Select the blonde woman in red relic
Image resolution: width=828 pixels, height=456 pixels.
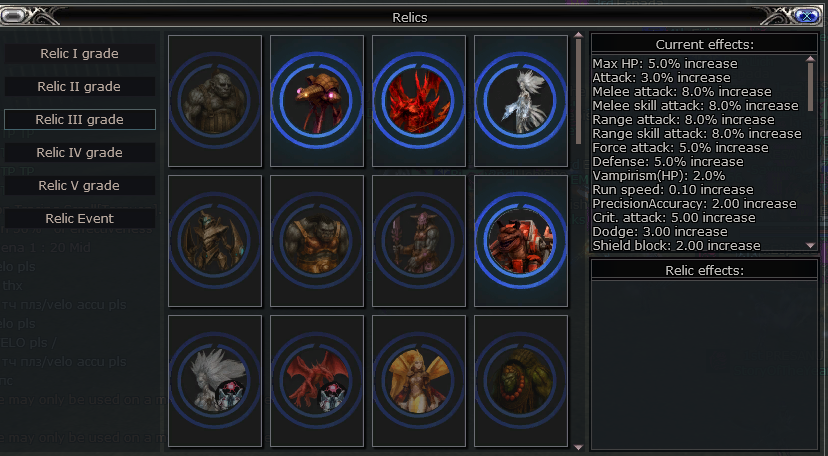click(x=419, y=380)
